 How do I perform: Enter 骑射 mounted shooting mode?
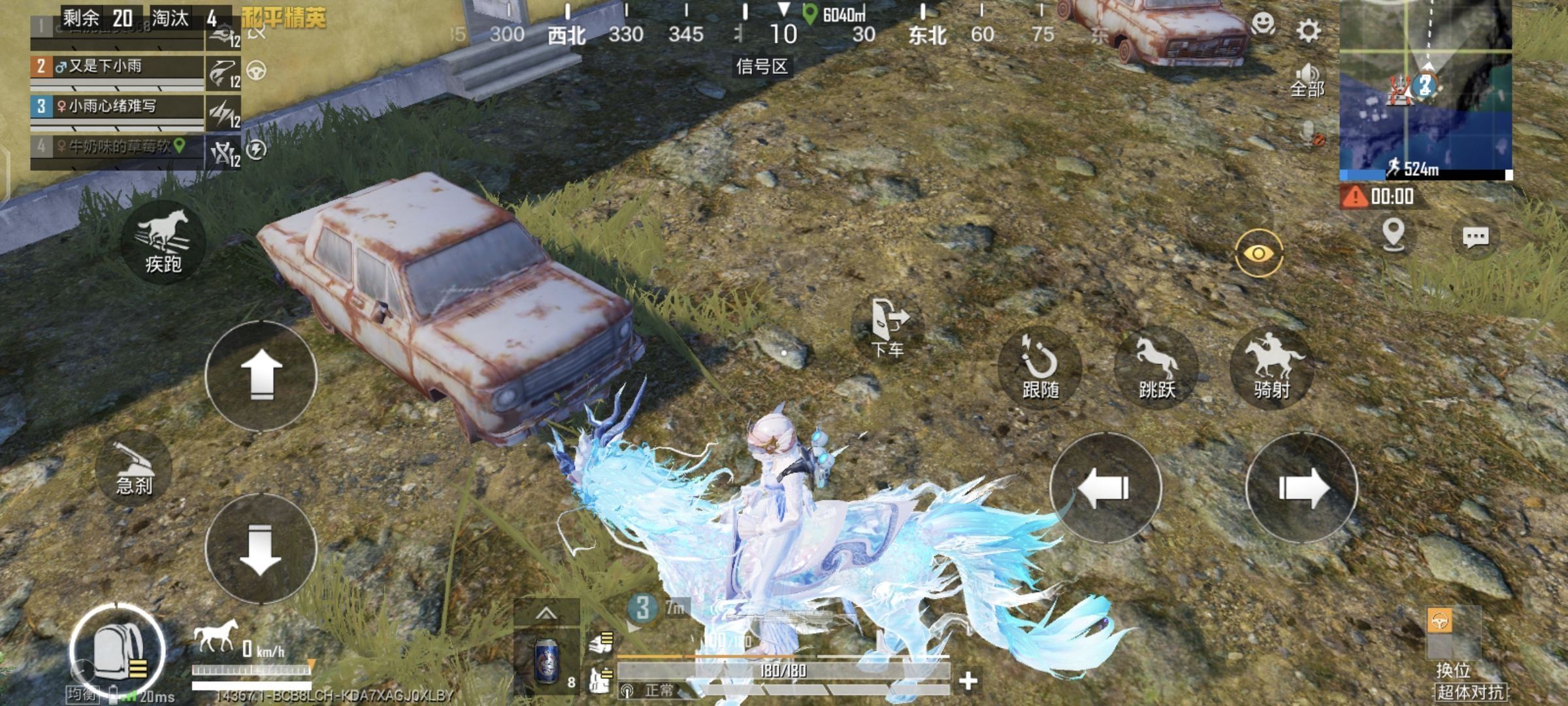tap(1272, 367)
